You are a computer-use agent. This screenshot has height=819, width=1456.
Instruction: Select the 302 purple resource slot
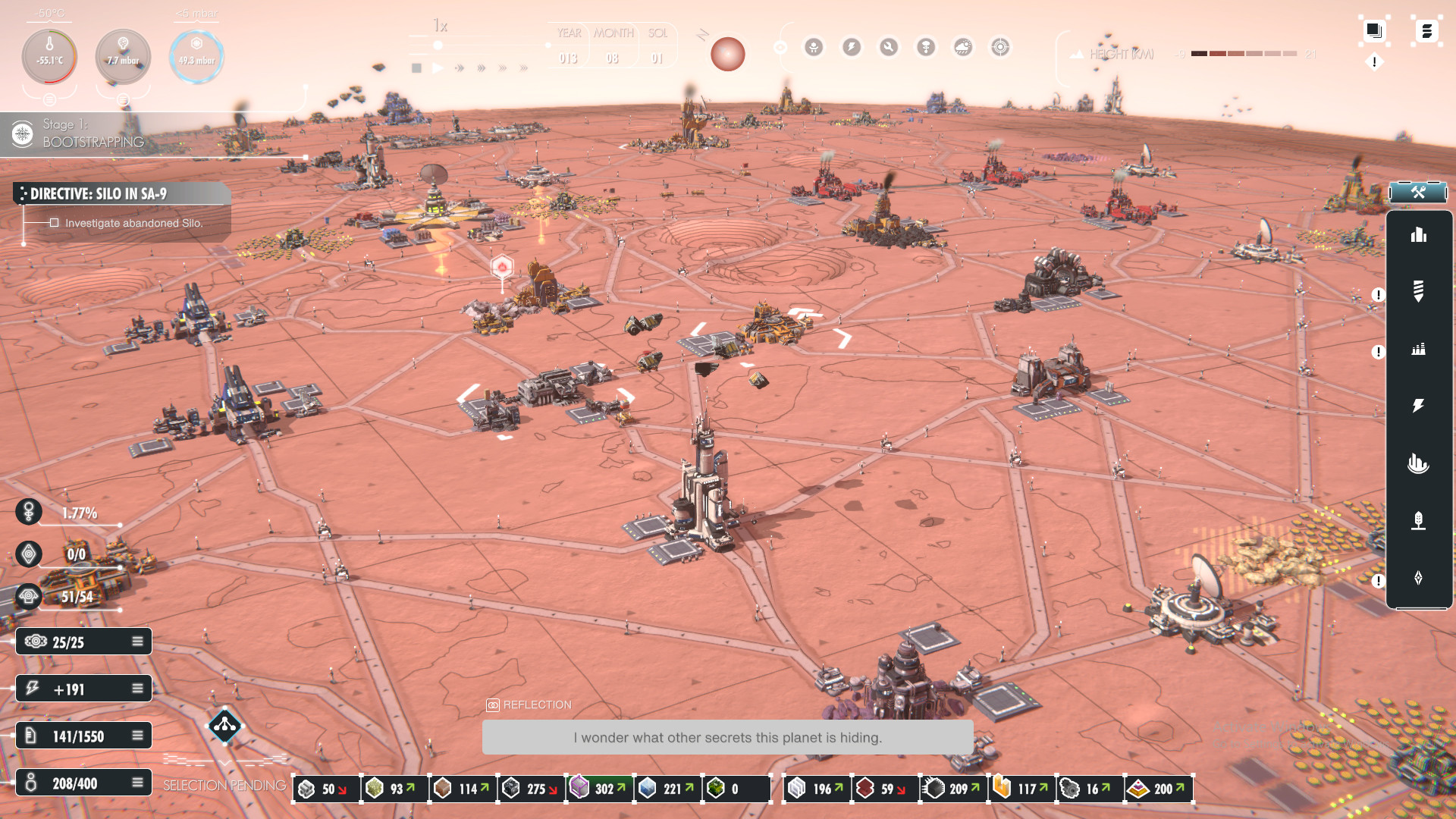tap(599, 789)
